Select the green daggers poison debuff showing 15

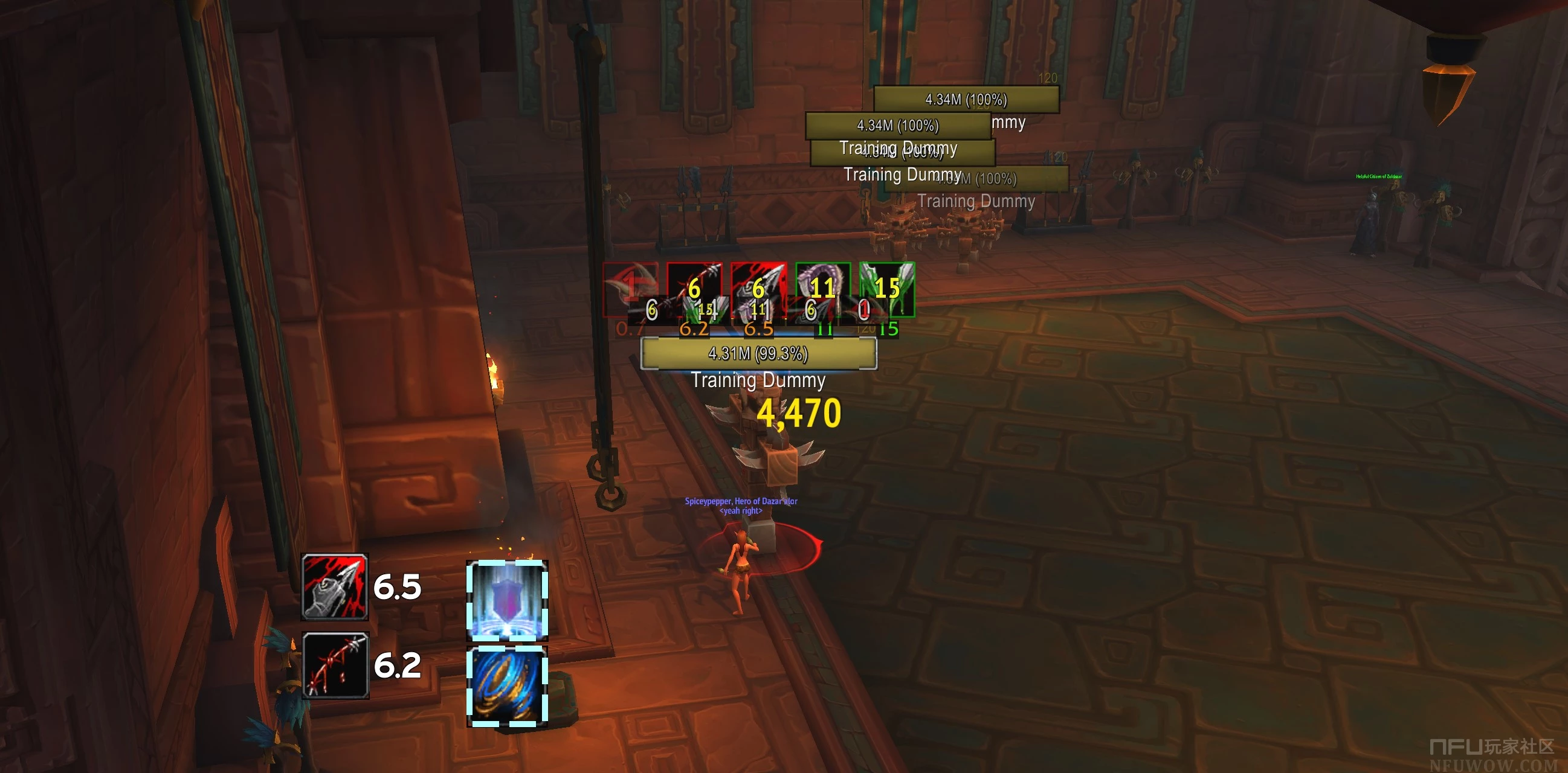pyautogui.click(x=887, y=289)
